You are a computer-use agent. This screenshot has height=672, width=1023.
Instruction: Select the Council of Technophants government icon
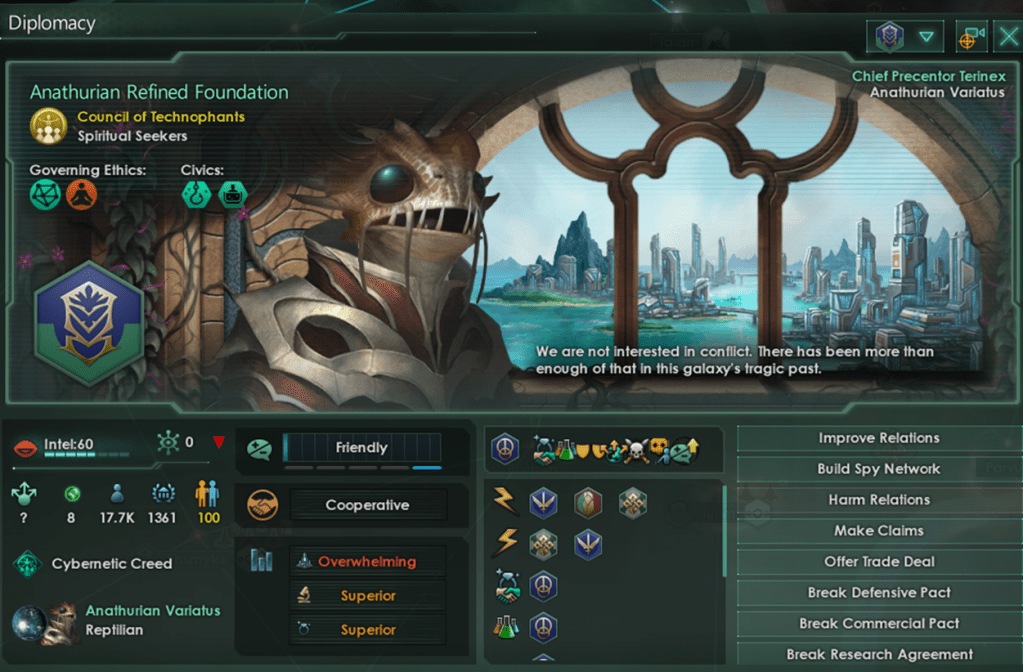48,126
